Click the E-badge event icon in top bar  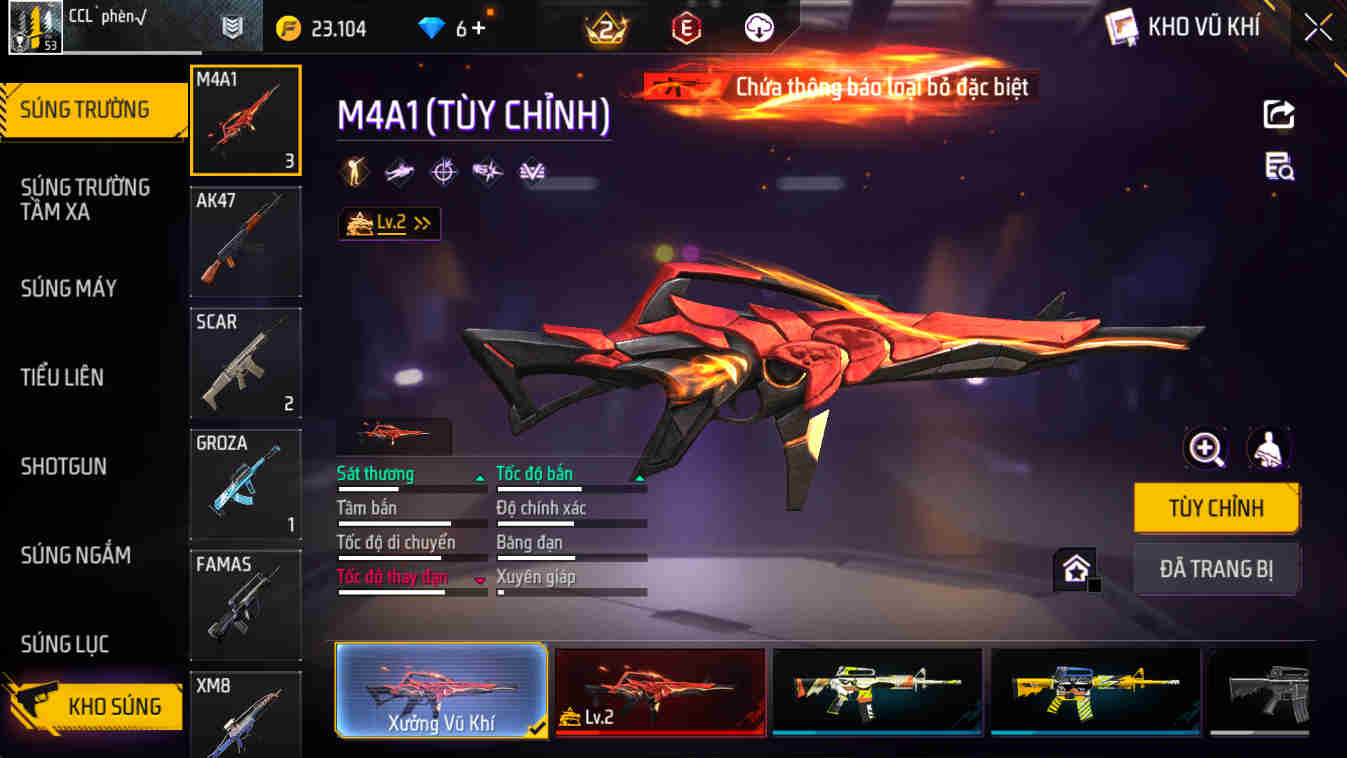pyautogui.click(x=683, y=27)
